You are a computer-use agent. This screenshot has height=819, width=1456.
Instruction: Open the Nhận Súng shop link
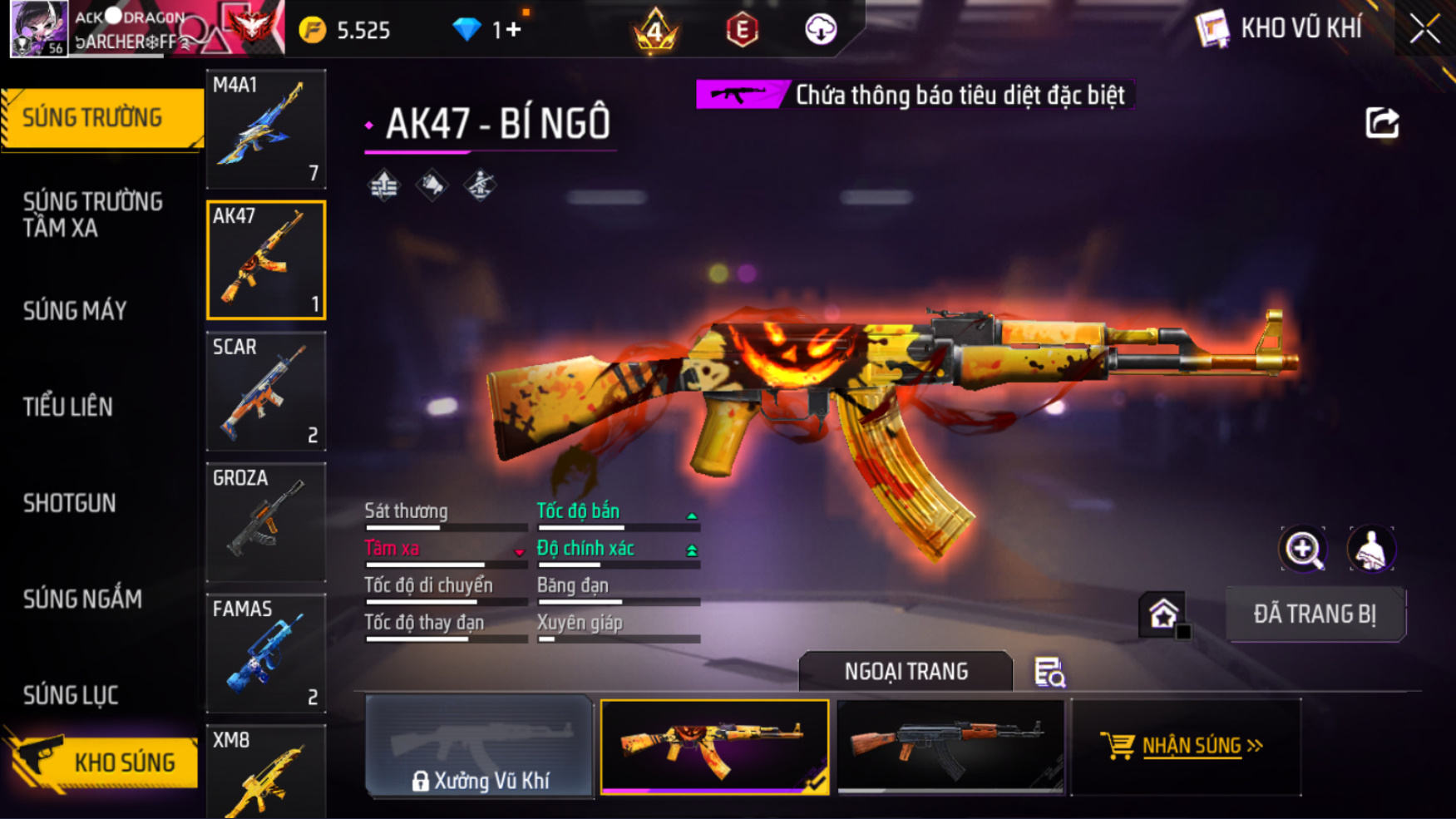click(x=1185, y=746)
